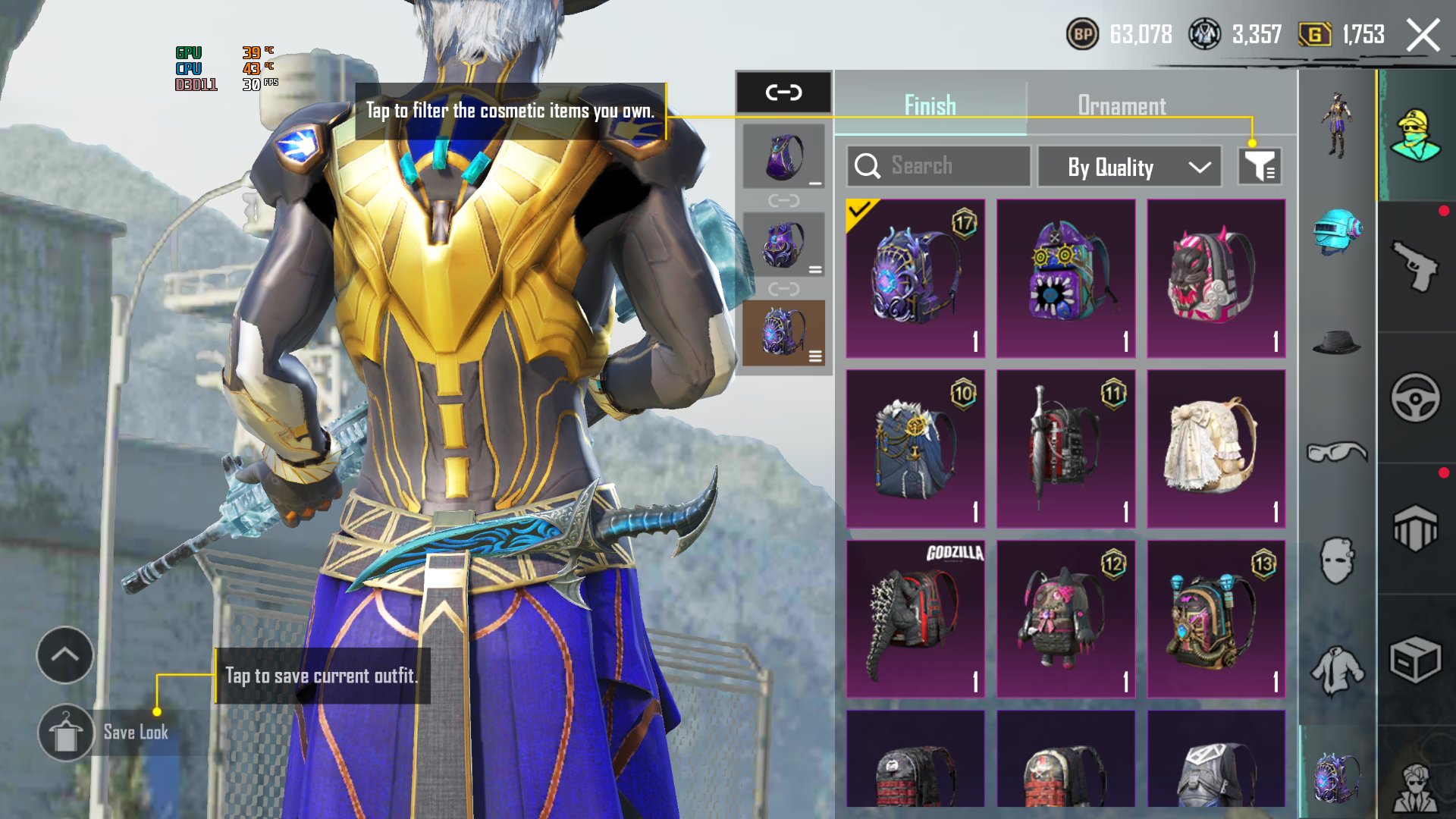The image size is (1456, 819).
Task: Expand the up-arrow circle button
Action: [65, 655]
